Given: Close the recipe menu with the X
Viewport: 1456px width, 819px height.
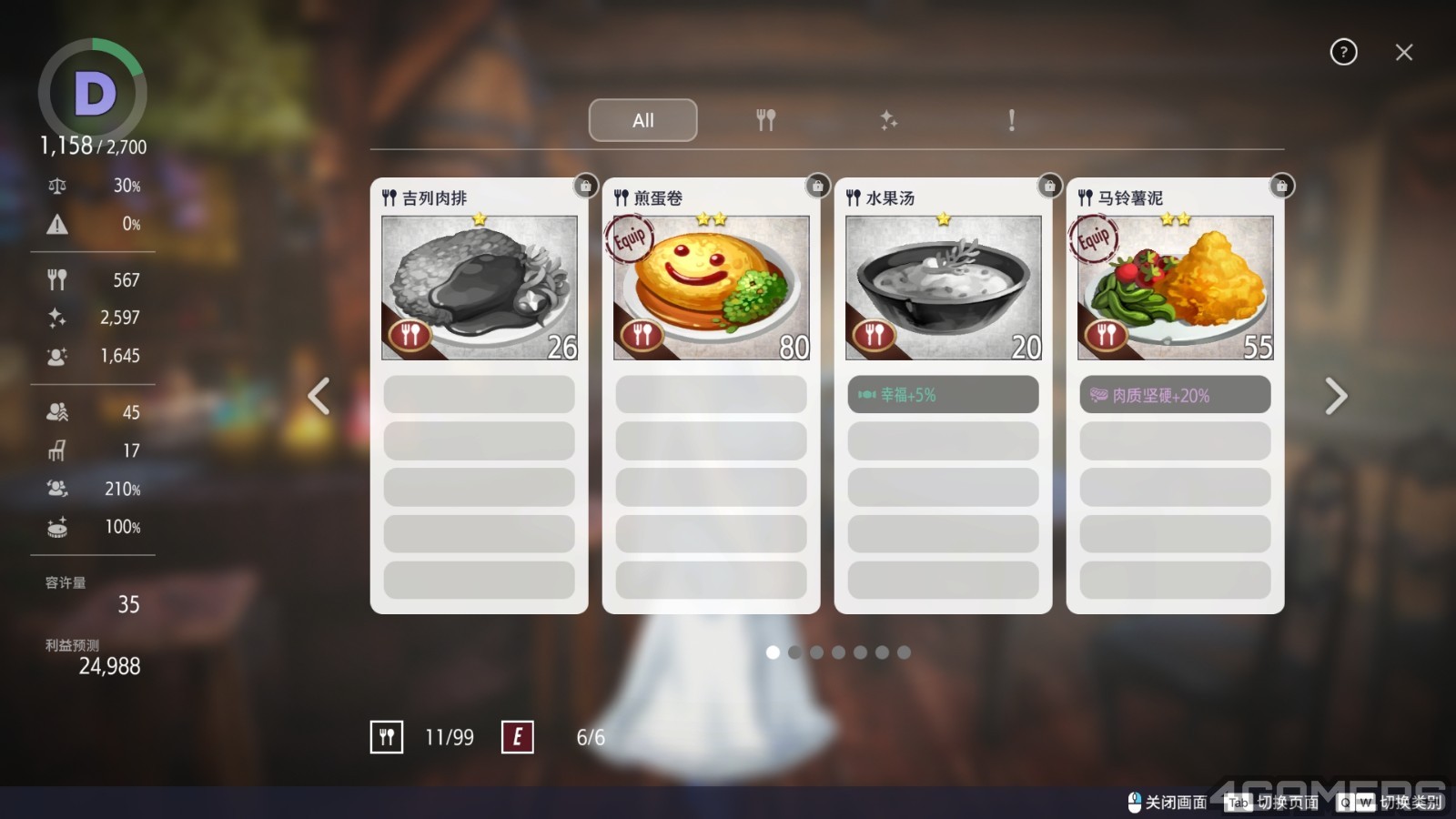Looking at the screenshot, I should click(1403, 53).
